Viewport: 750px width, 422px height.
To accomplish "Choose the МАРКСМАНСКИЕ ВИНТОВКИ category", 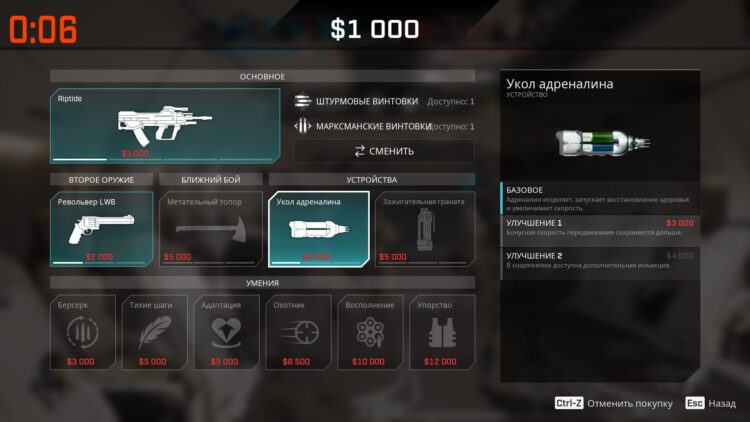I will coord(383,127).
